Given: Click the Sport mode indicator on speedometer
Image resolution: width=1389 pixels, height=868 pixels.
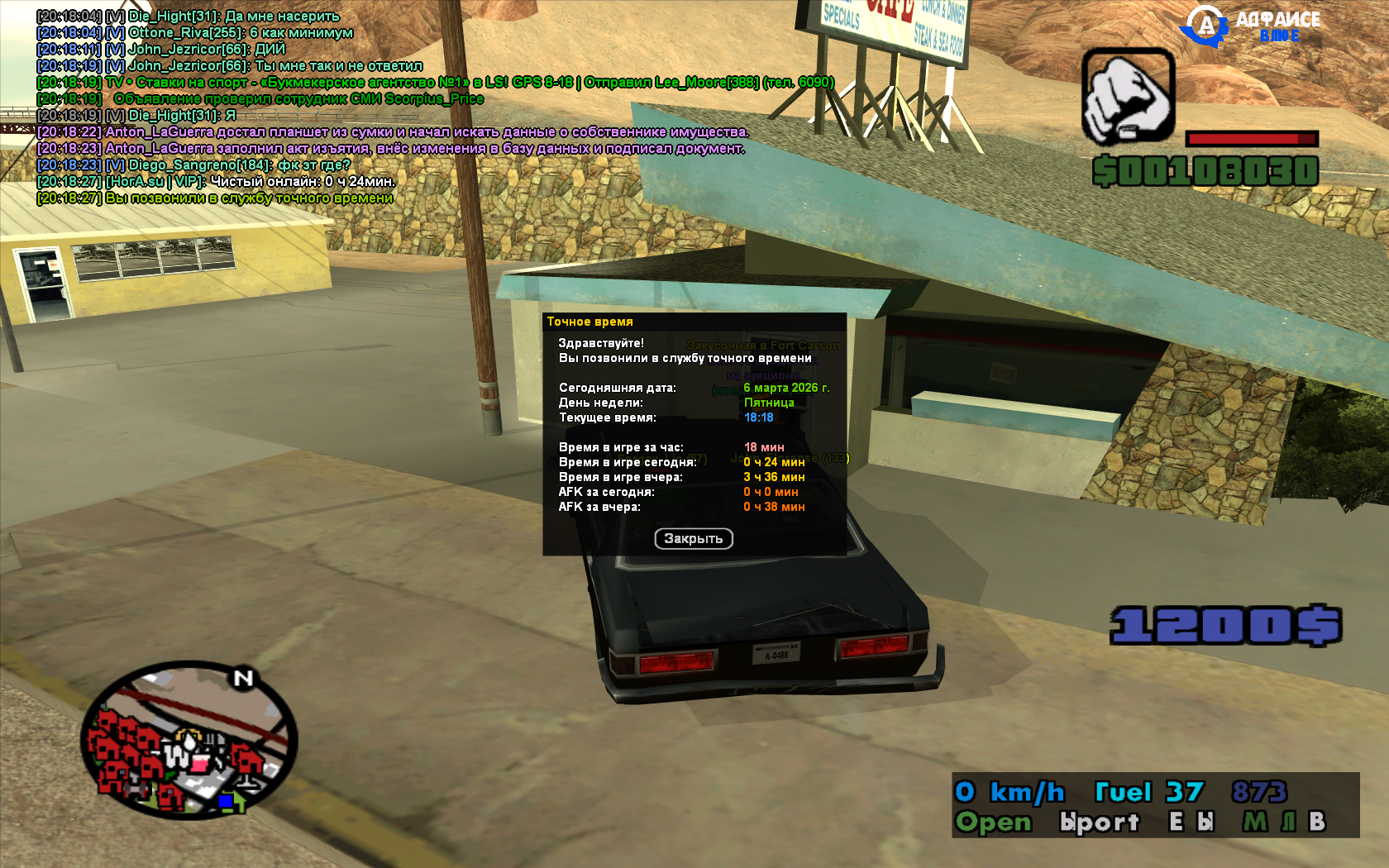Looking at the screenshot, I should pos(1100,822).
